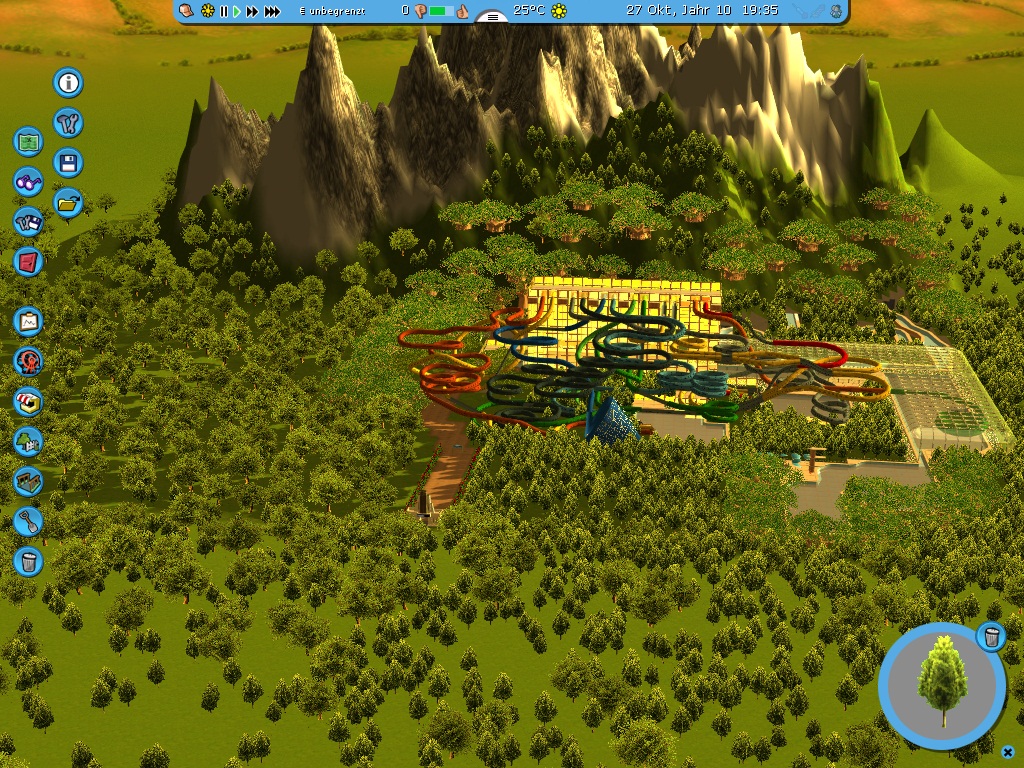Select the shovel terrain tool
Screen dimensions: 1024x768
[29, 521]
